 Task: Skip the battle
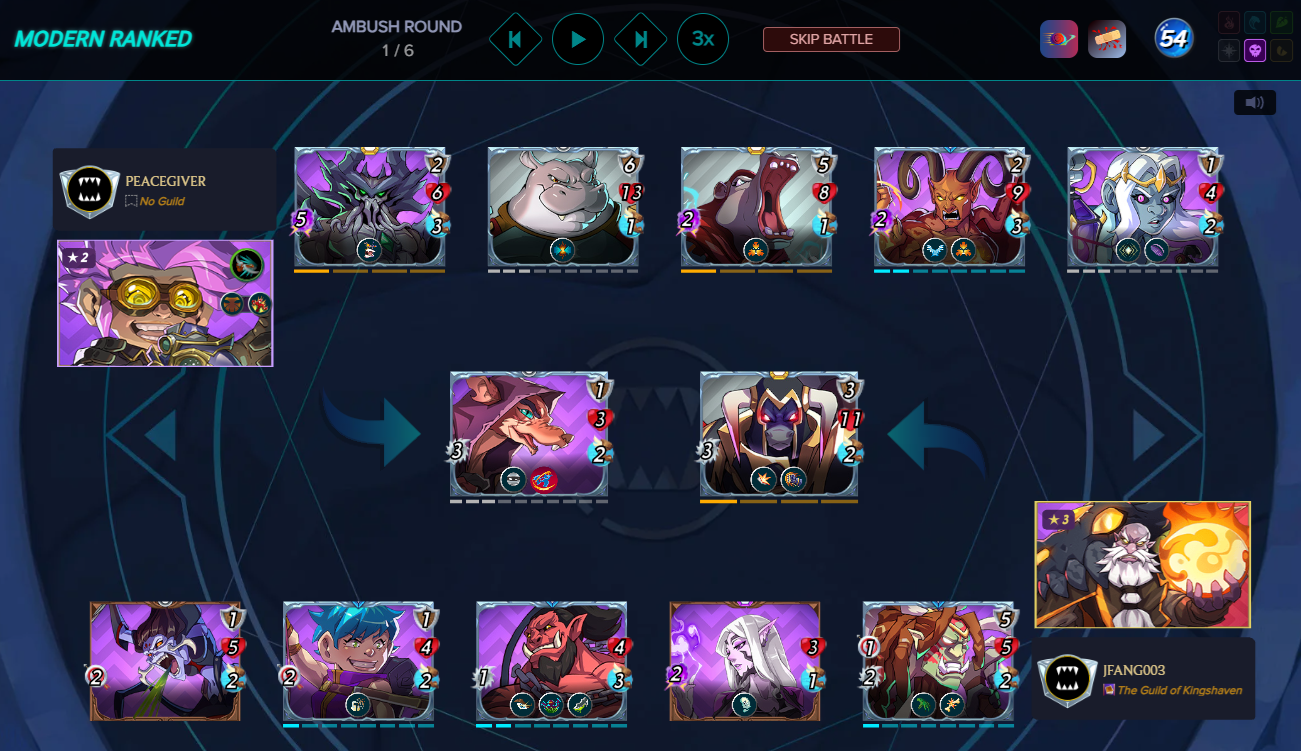coord(831,39)
